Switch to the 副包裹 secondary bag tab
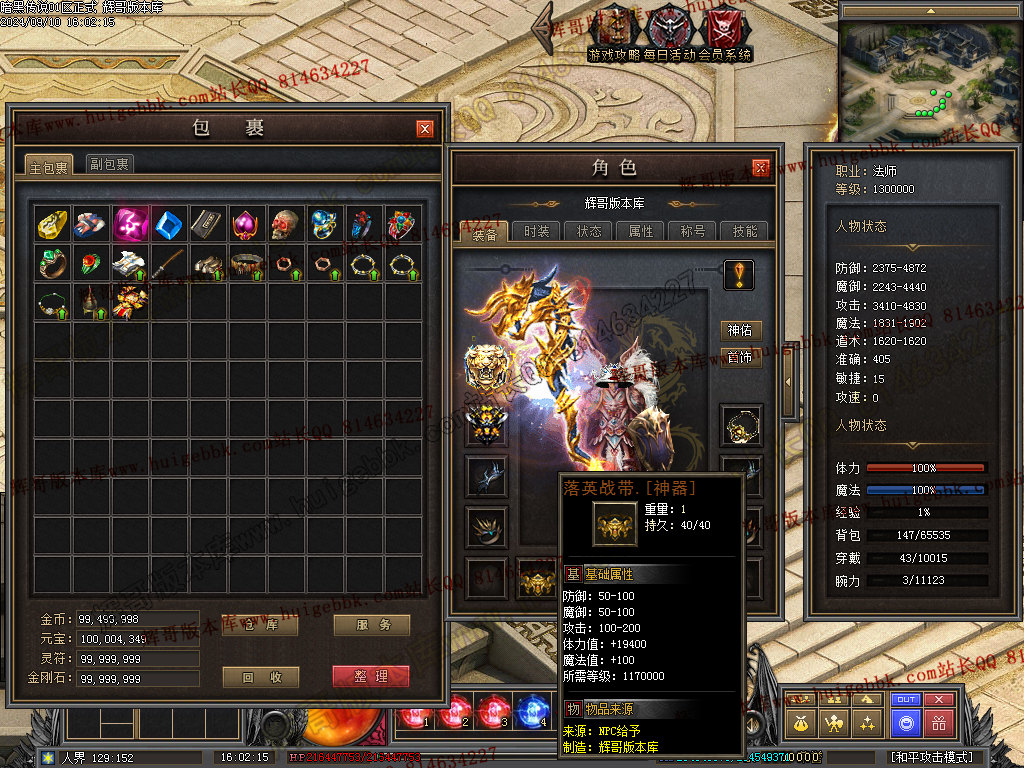Image resolution: width=1024 pixels, height=768 pixels. pos(108,164)
